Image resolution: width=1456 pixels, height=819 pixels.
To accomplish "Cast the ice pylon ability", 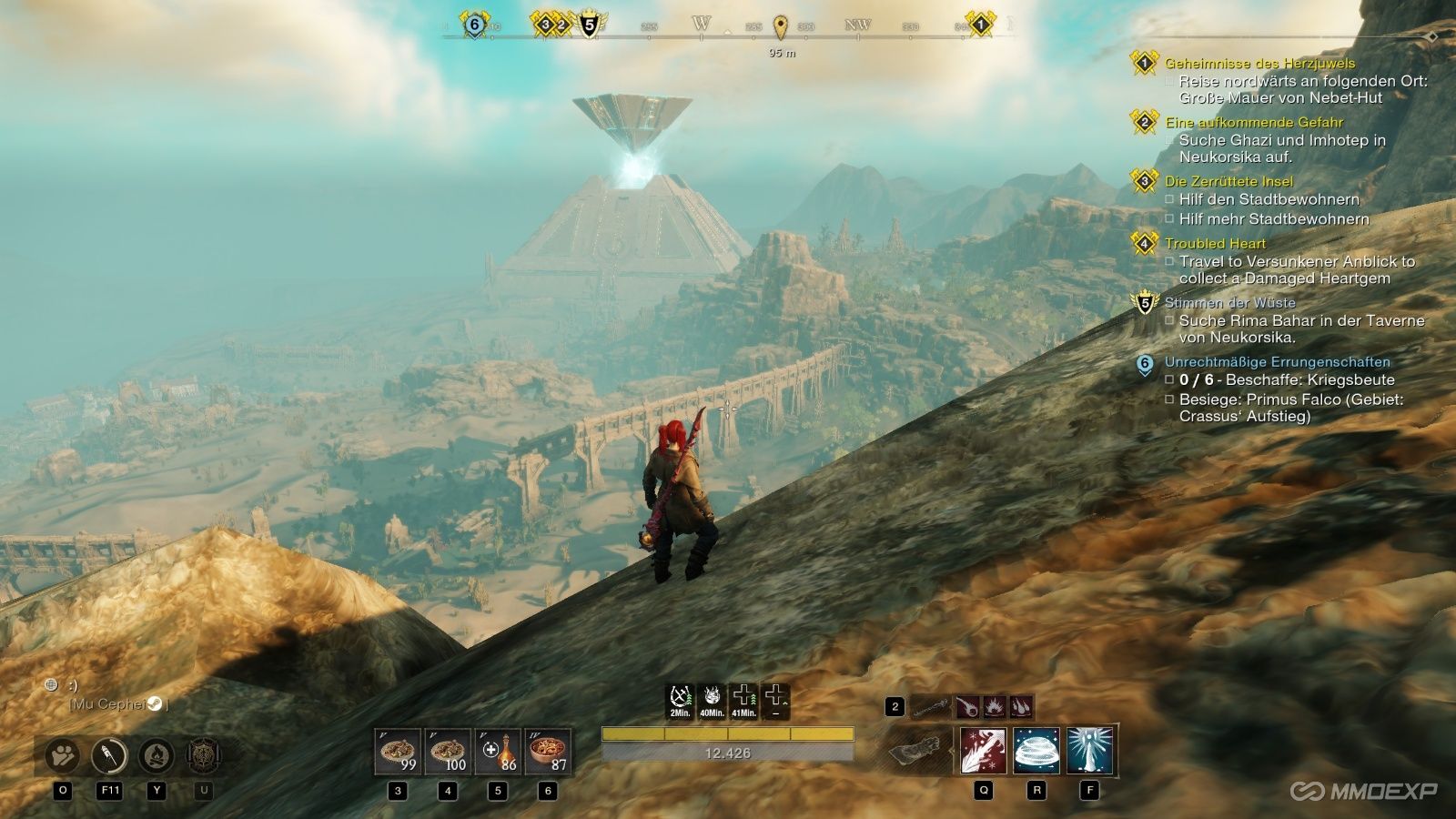I will coord(1089,751).
